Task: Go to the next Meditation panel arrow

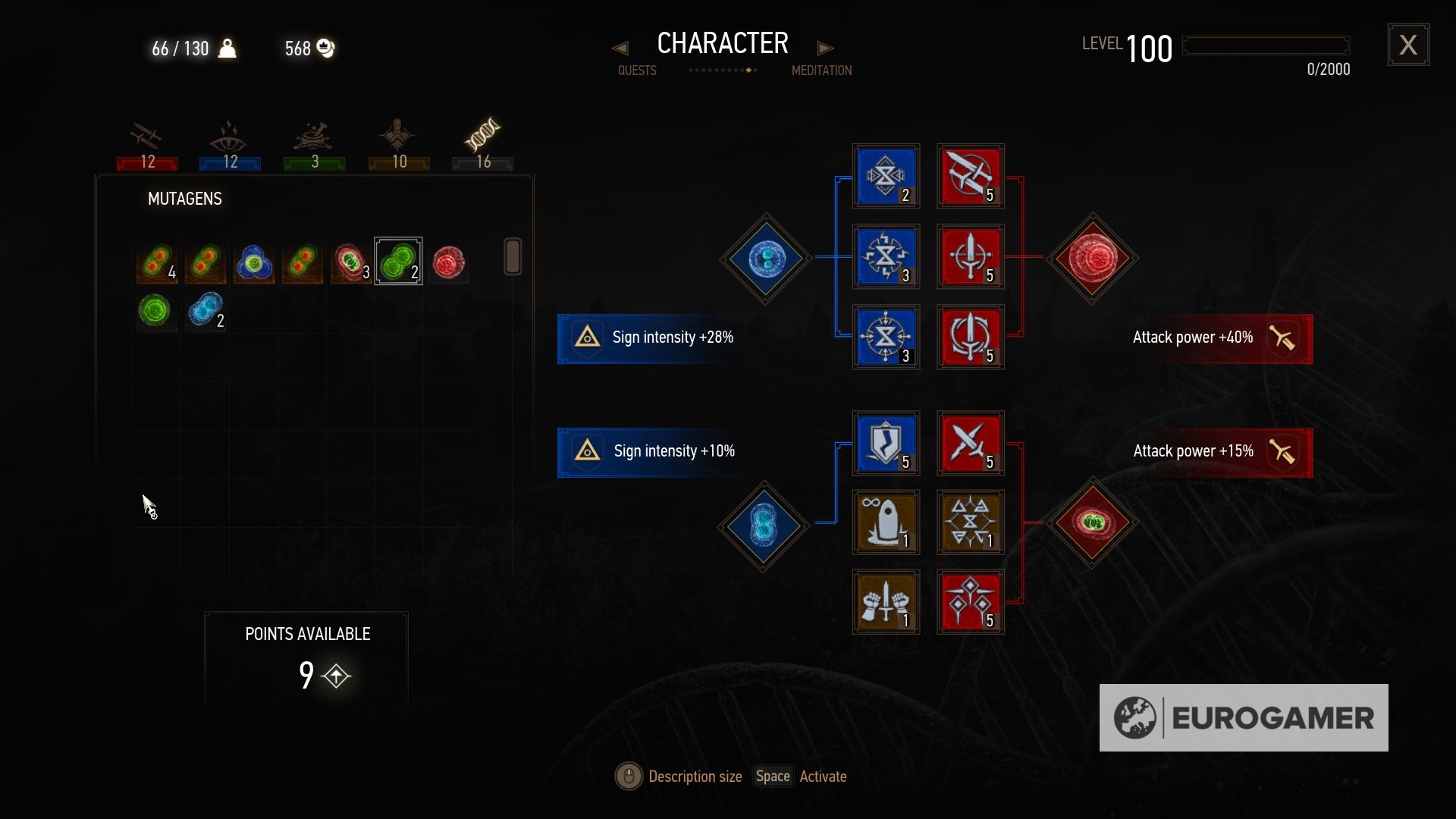Action: [x=825, y=49]
